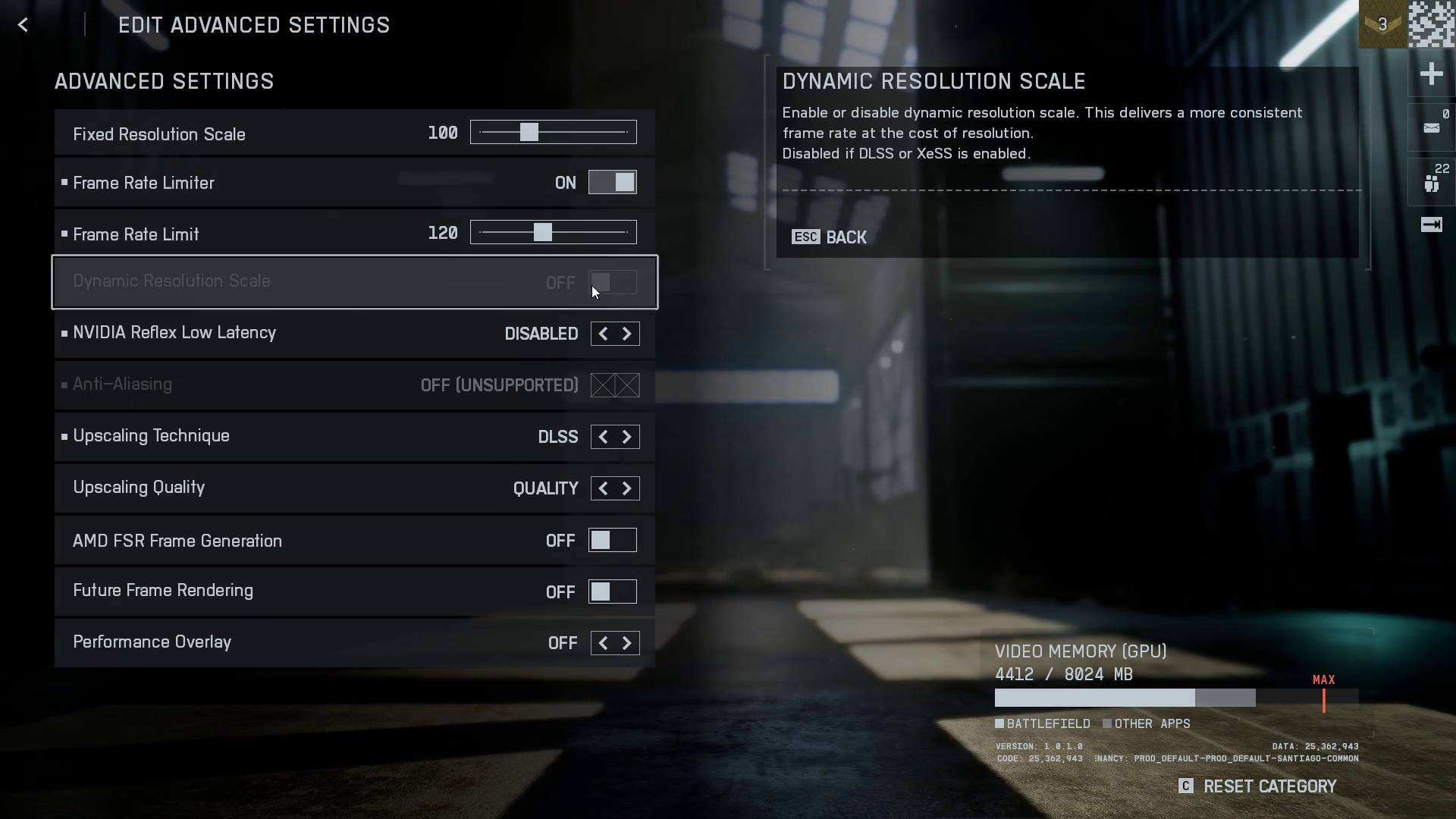The height and width of the screenshot is (819, 1456).
Task: Open the squad members icon showing 22
Action: [1431, 183]
